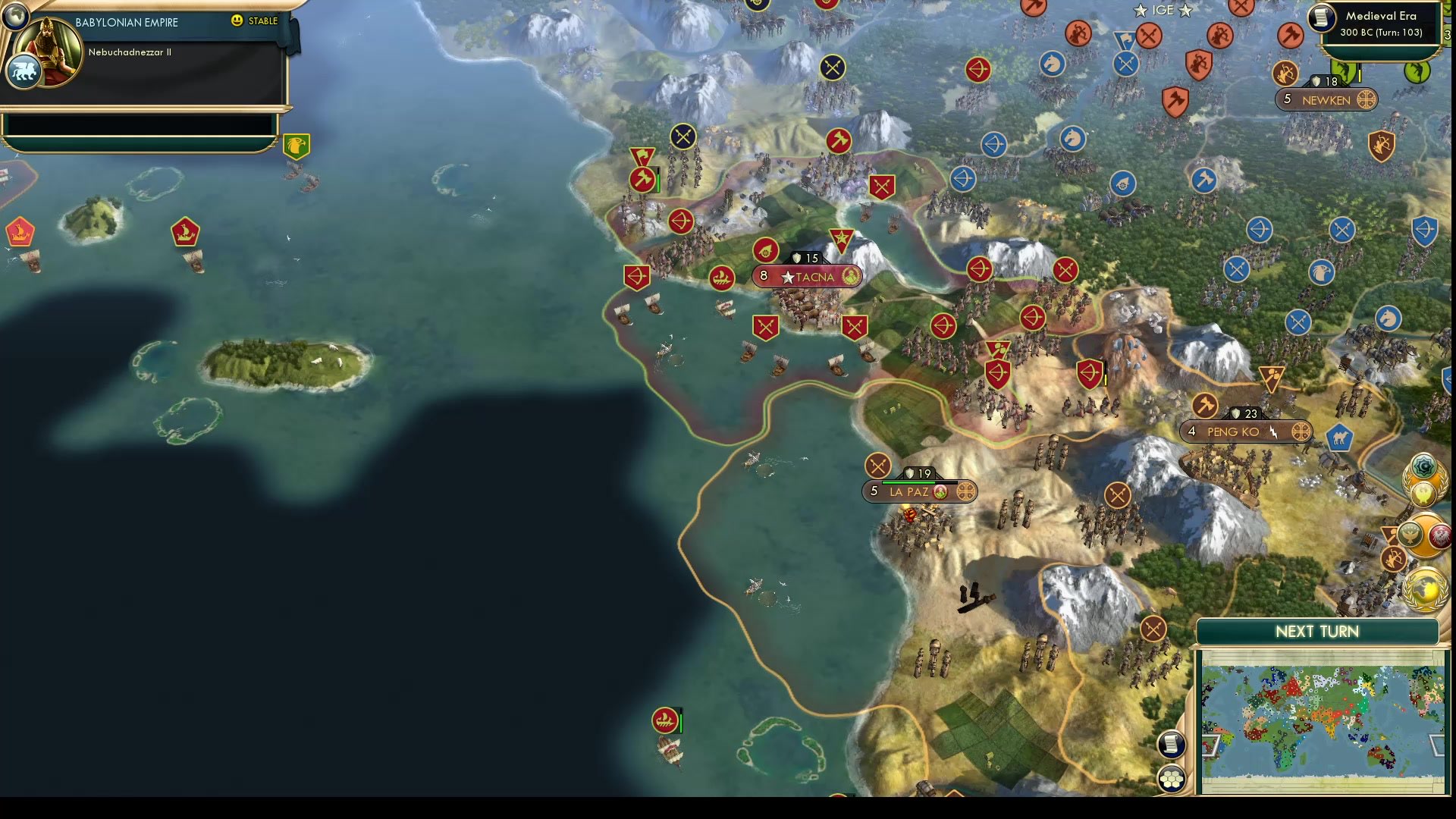The height and width of the screenshot is (819, 1456).
Task: Switch to Strategic View hex icon
Action: pos(1172,777)
